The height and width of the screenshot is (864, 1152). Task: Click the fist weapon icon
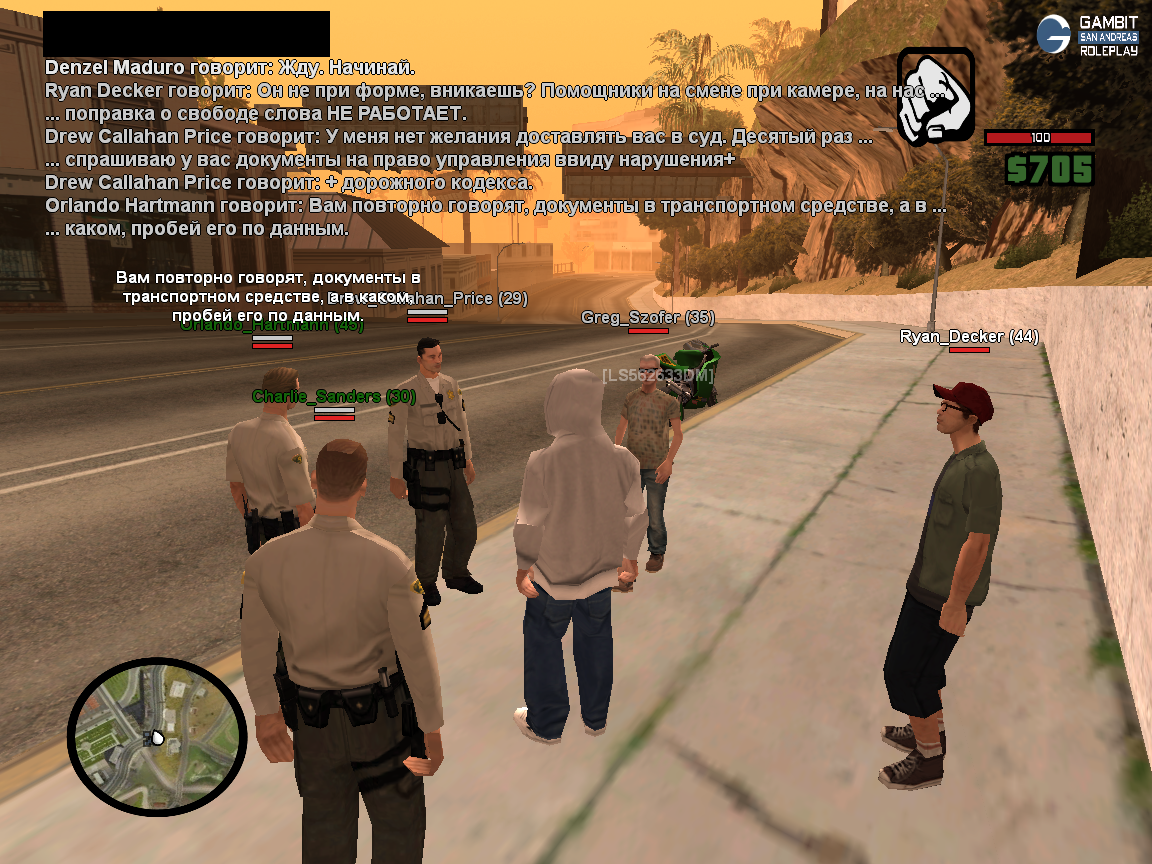pyautogui.click(x=935, y=97)
